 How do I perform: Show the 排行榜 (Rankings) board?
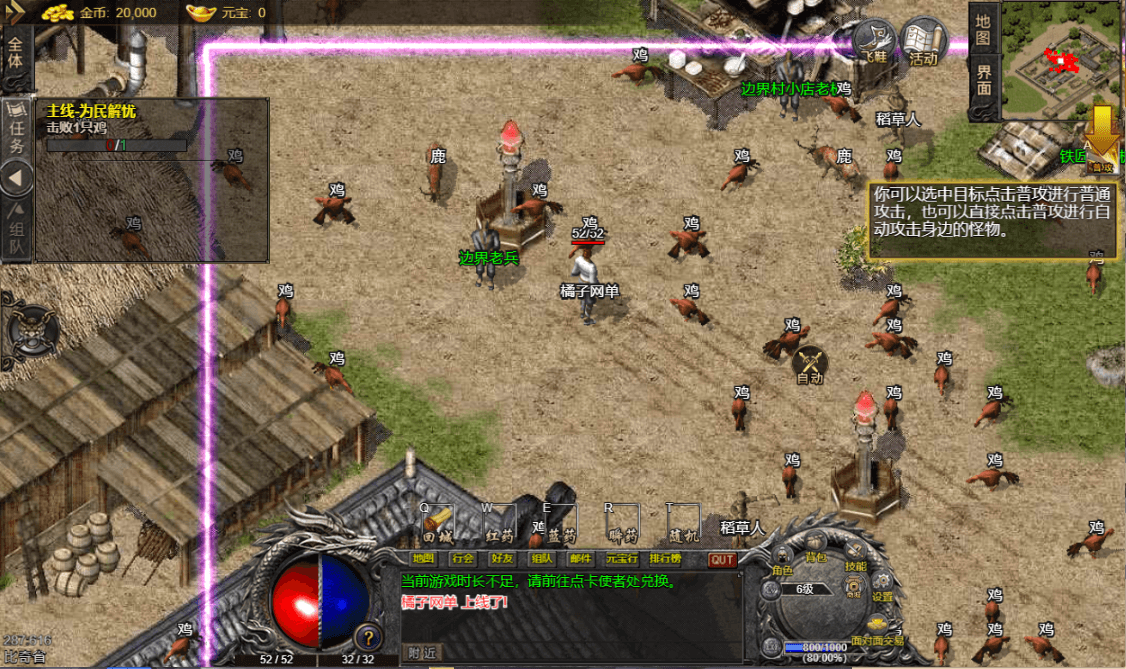pos(665,559)
